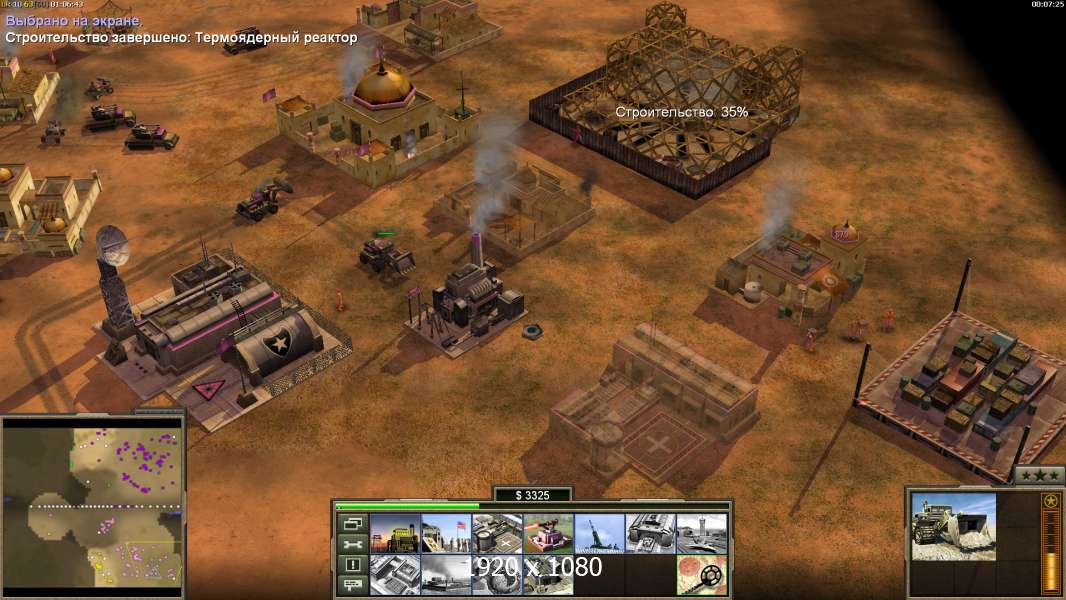
Task: Click the wrench button on command bar
Action: 353,544
